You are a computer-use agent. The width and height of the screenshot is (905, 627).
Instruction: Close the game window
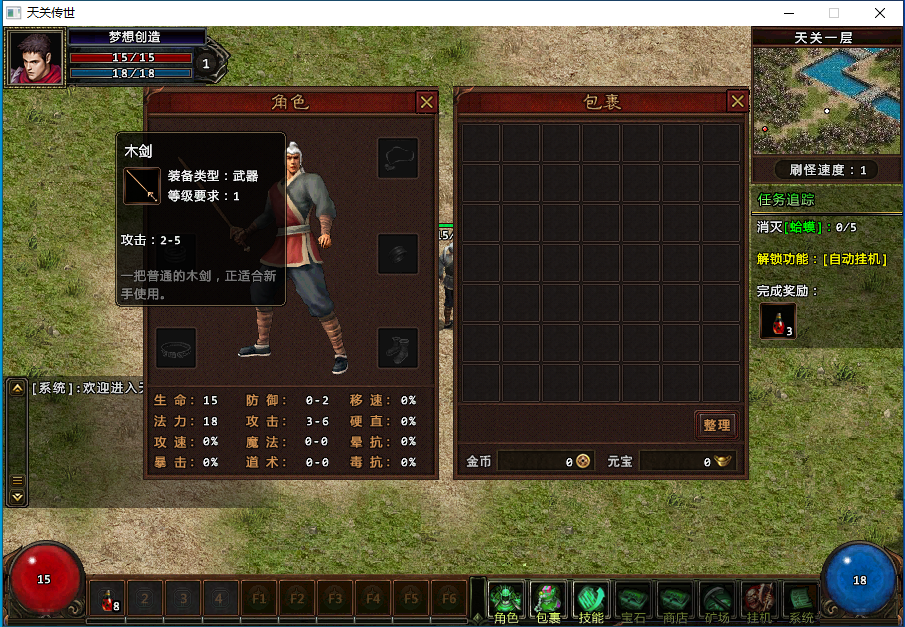(x=879, y=13)
